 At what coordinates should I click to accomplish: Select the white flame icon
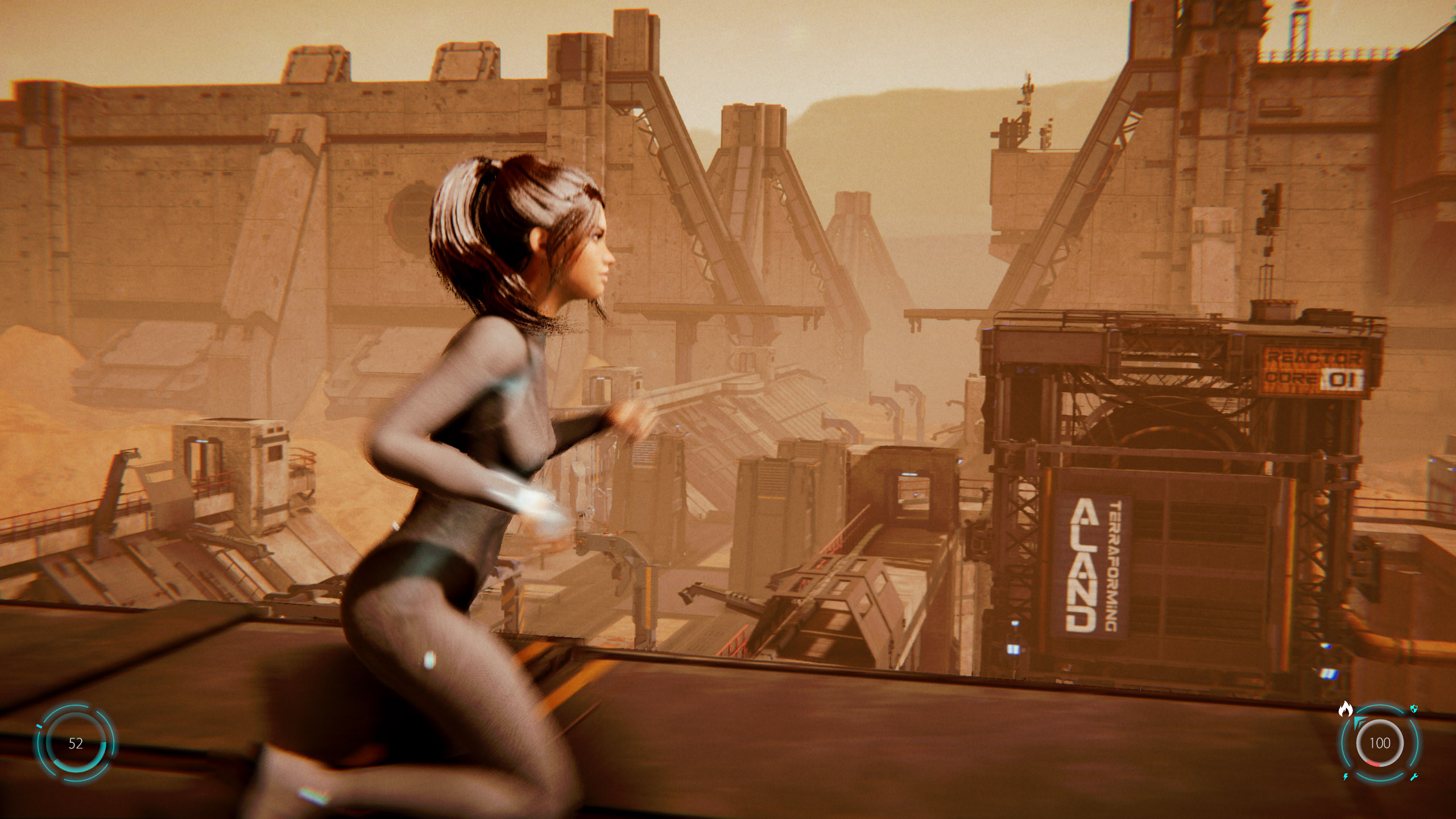(1345, 709)
